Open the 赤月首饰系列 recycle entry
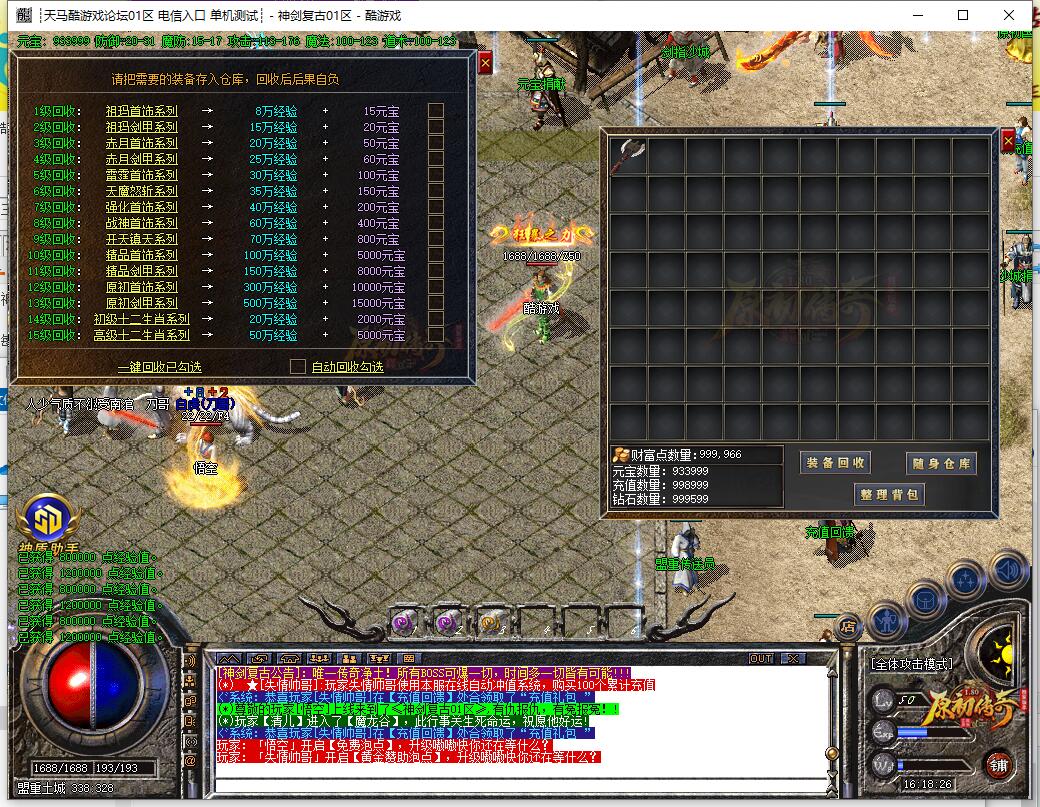 pos(141,143)
